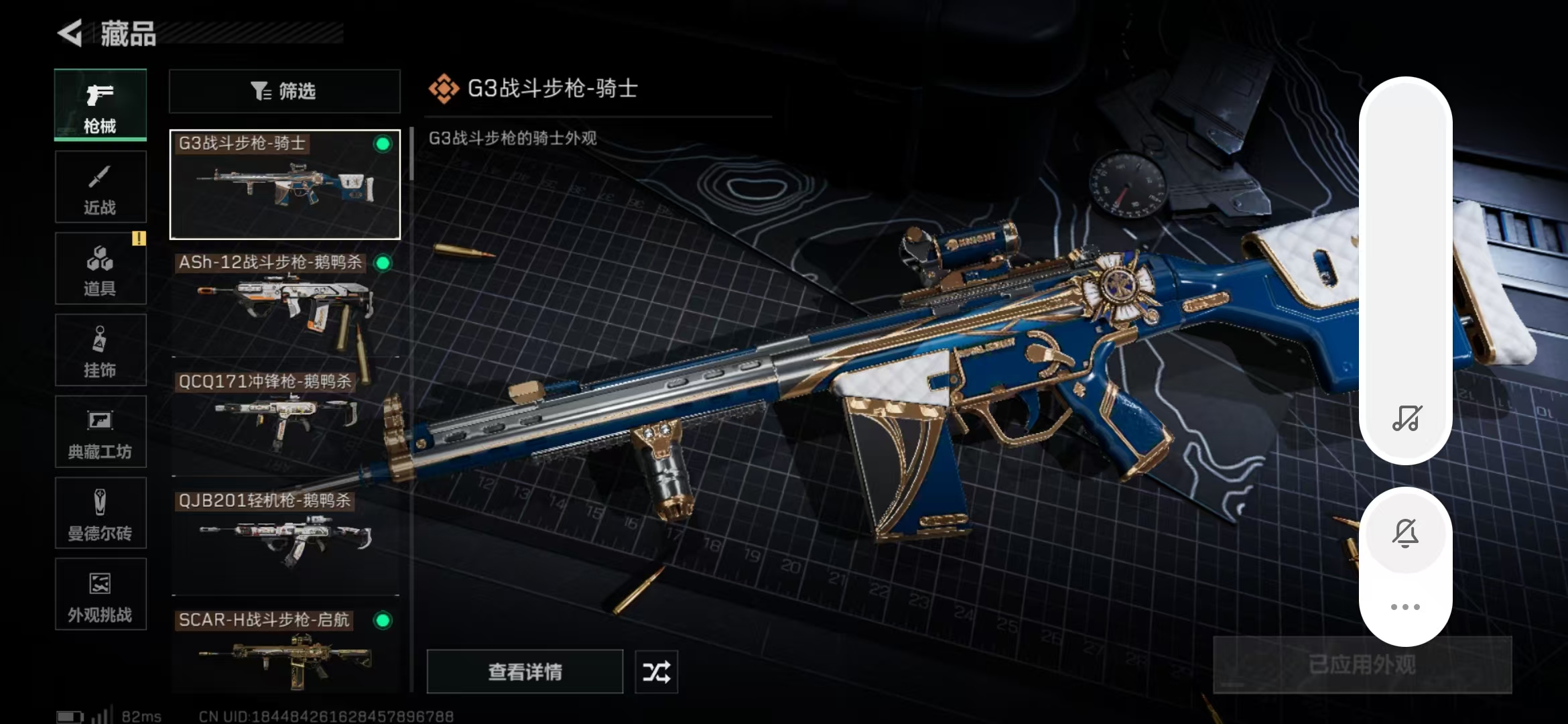Click the shuffle skin icon beside 查看详情
Image resolution: width=1568 pixels, height=724 pixels.
click(655, 671)
